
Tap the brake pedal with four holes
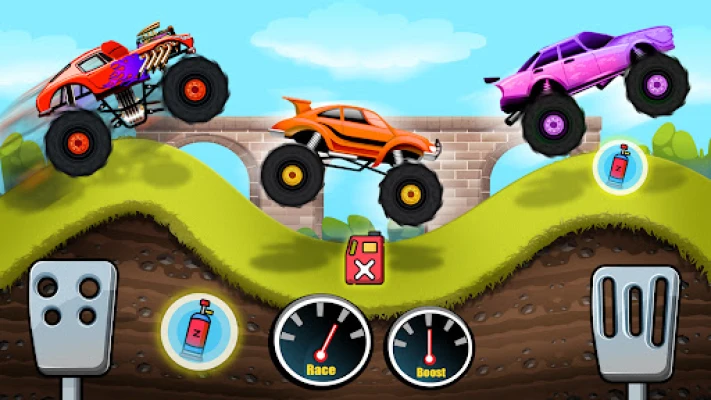click(x=72, y=316)
